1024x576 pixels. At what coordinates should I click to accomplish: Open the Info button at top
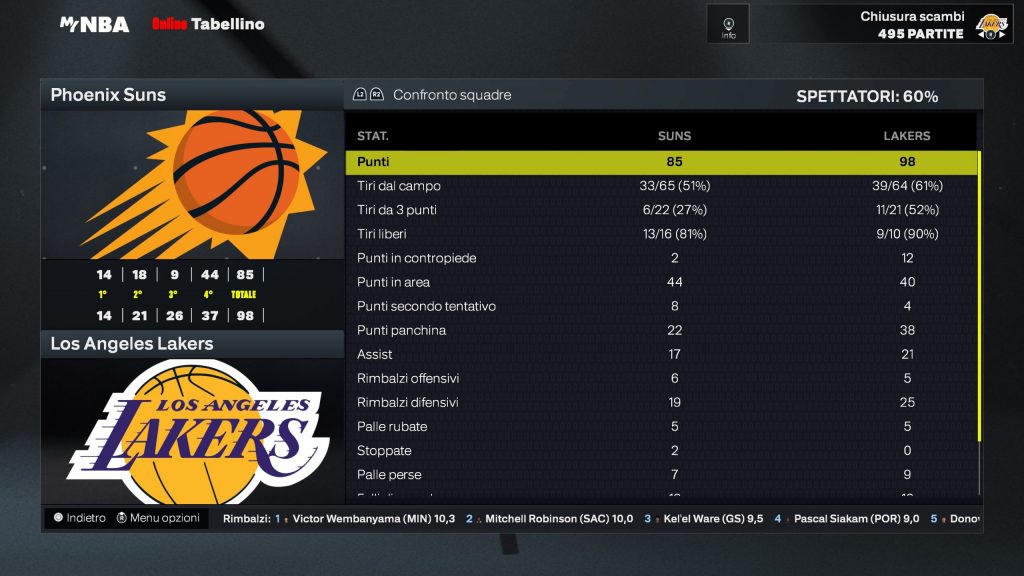tap(728, 24)
